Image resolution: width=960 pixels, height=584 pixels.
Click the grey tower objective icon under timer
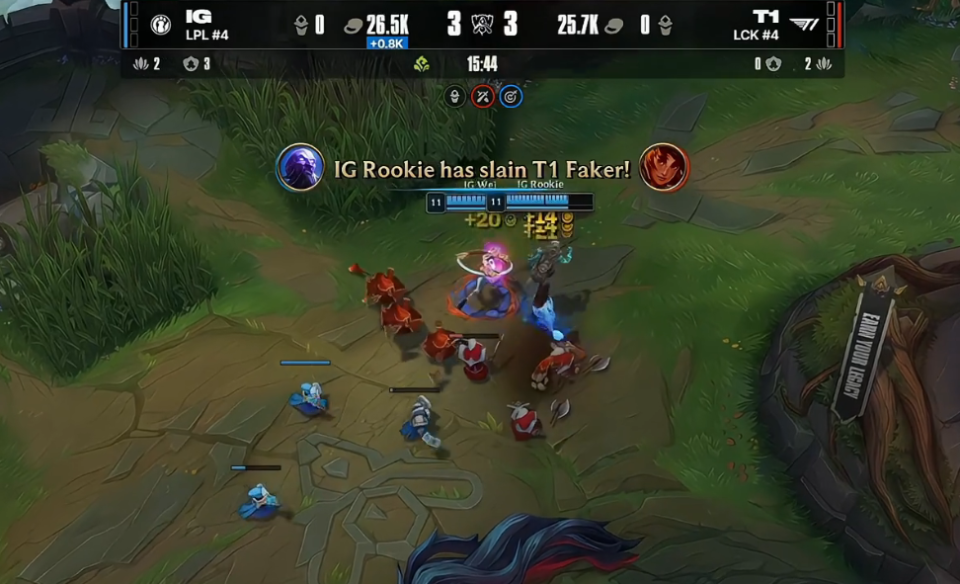pos(456,97)
